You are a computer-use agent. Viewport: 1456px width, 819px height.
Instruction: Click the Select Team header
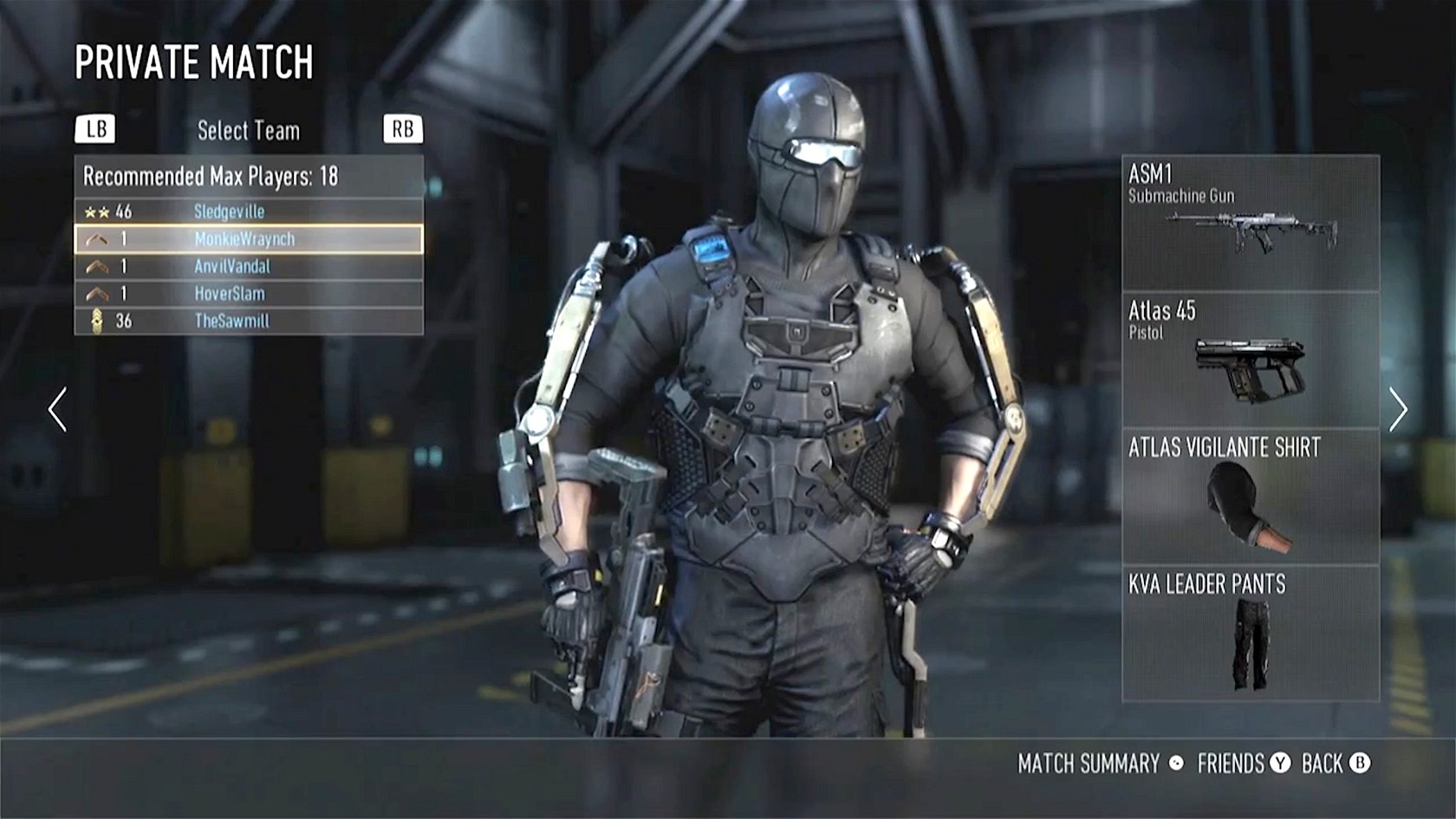pos(249,131)
